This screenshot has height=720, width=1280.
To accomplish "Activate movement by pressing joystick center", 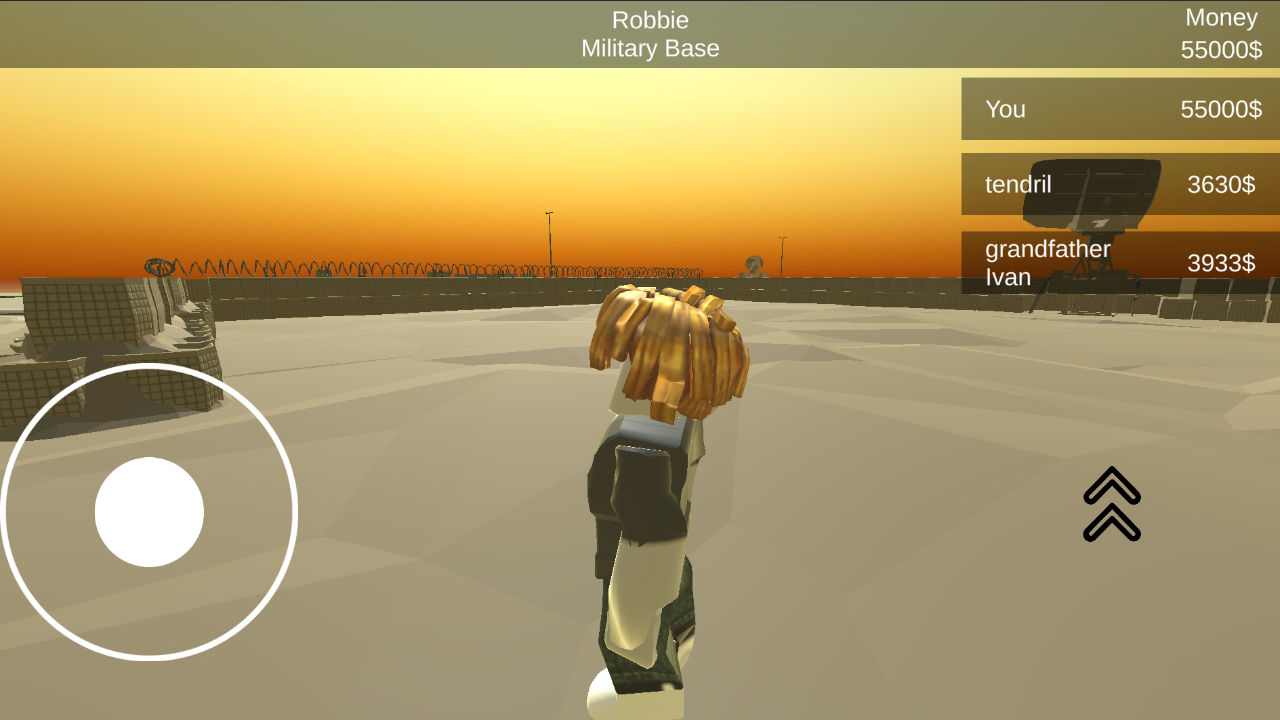I will (x=150, y=512).
